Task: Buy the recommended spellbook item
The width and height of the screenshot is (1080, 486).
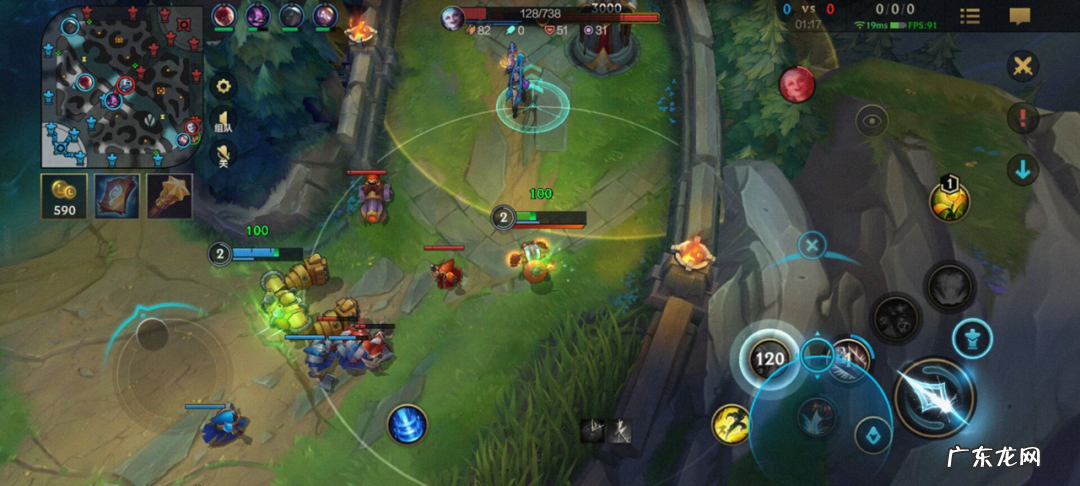Action: [x=116, y=196]
